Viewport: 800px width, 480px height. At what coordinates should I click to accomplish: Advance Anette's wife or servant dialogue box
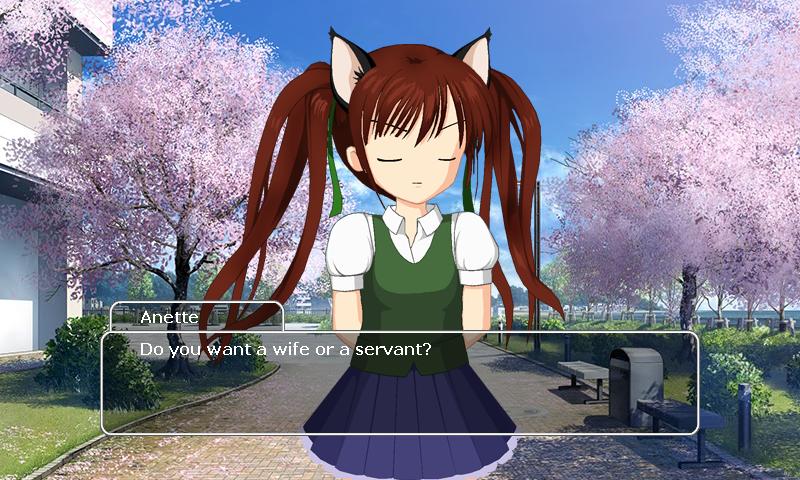(399, 383)
